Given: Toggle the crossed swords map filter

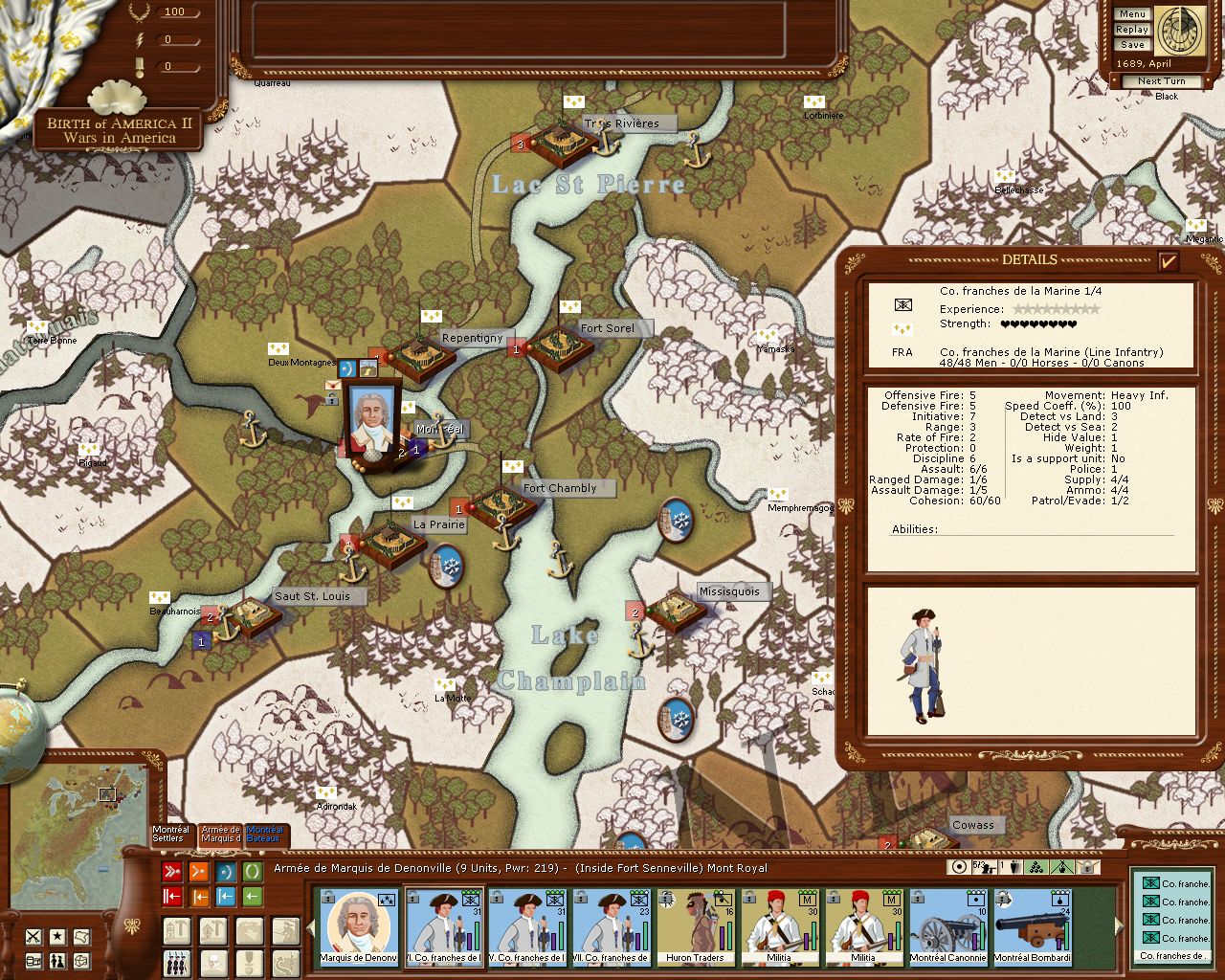Looking at the screenshot, I should click(33, 936).
